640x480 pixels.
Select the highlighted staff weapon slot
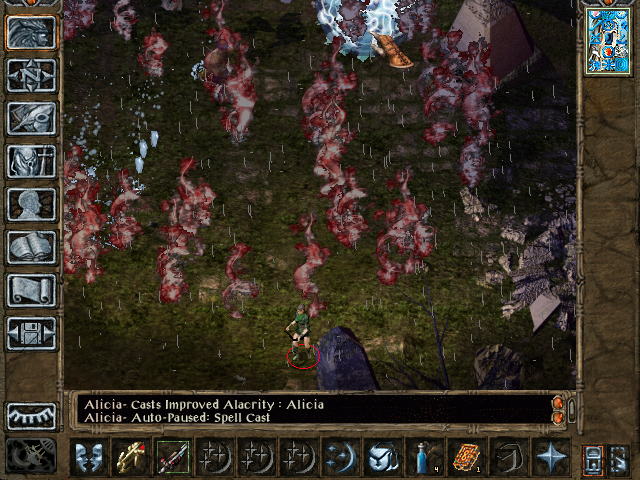(x=172, y=457)
